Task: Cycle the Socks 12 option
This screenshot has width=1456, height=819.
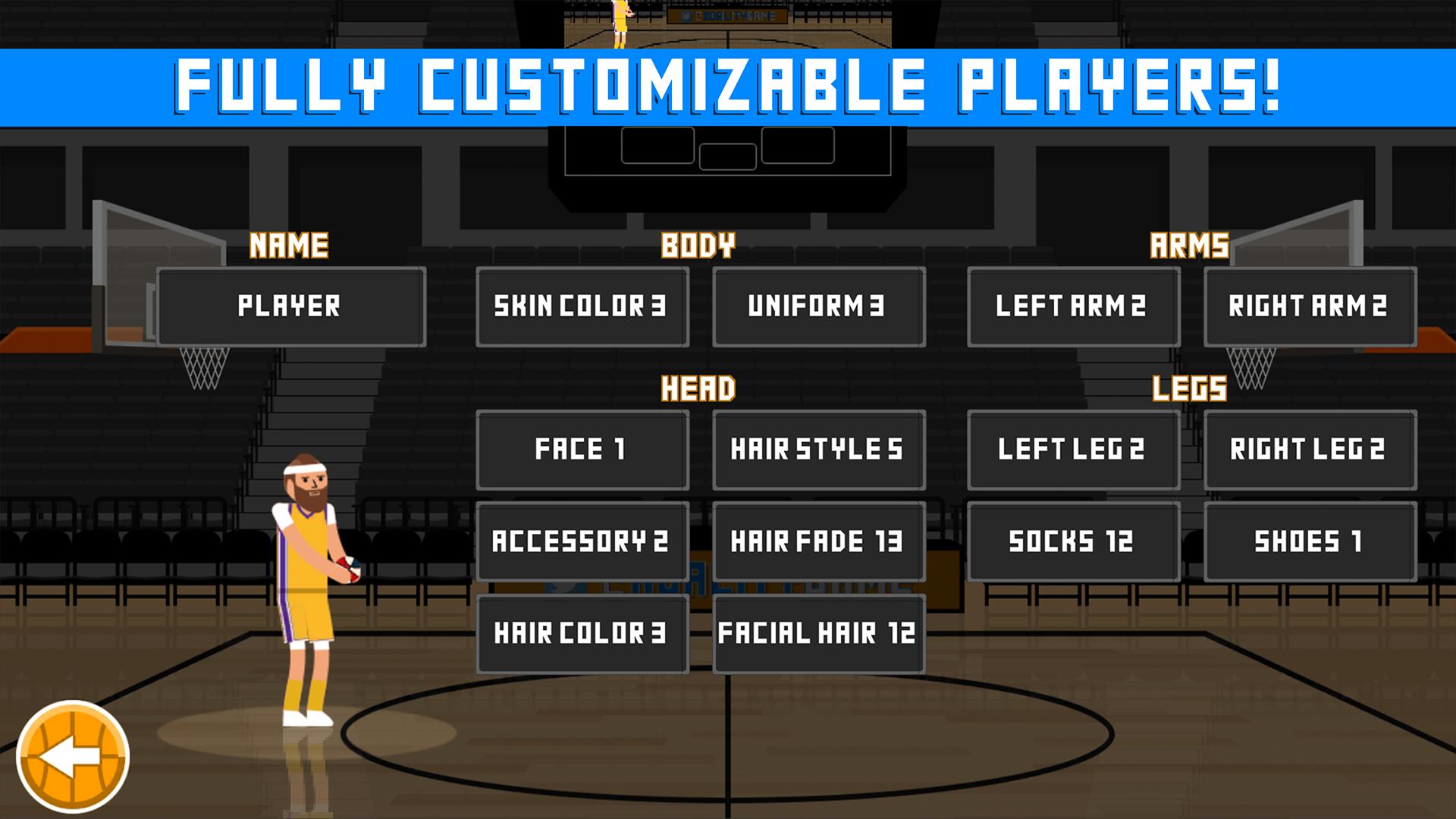Action: (1074, 540)
